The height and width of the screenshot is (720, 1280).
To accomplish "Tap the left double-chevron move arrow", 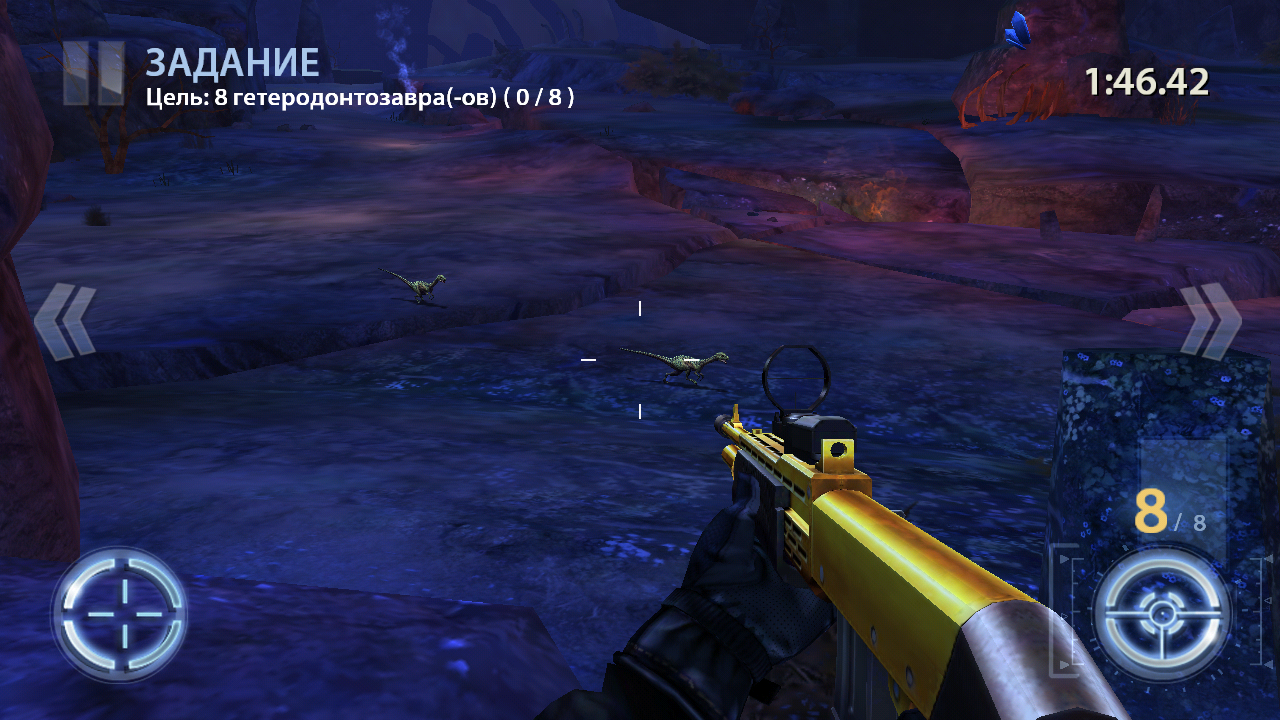I will point(66,321).
